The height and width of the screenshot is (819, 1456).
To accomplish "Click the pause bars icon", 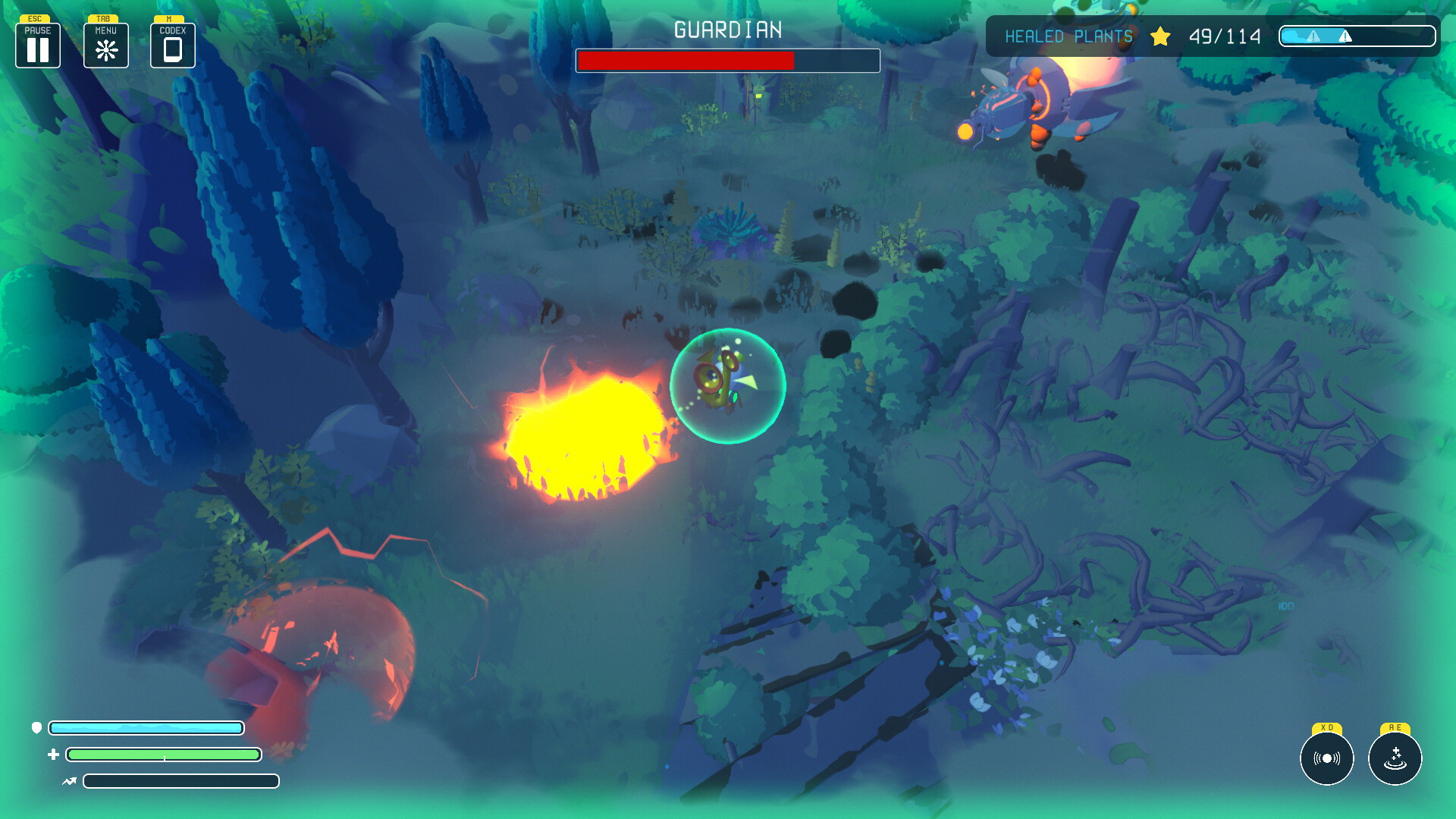I will (37, 48).
